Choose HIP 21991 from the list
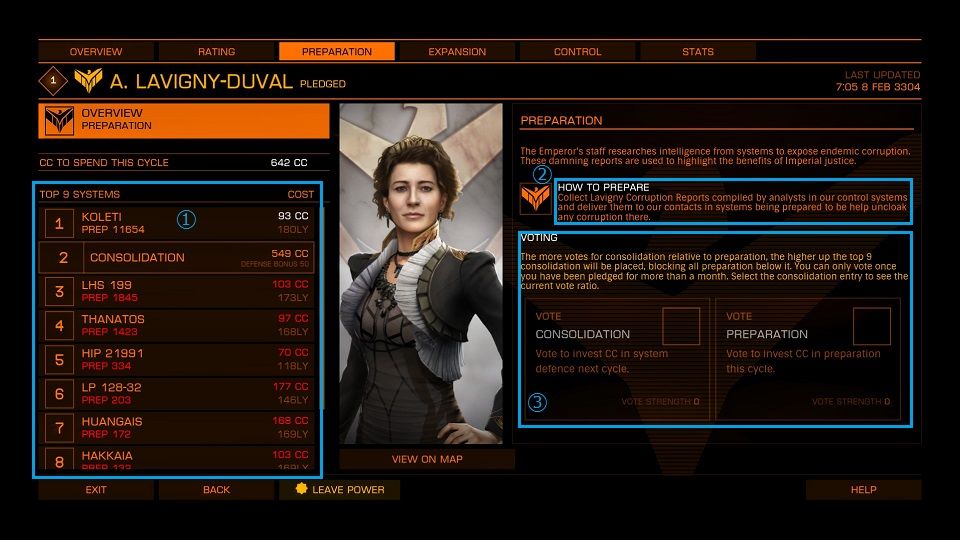960x540 pixels. (176, 359)
